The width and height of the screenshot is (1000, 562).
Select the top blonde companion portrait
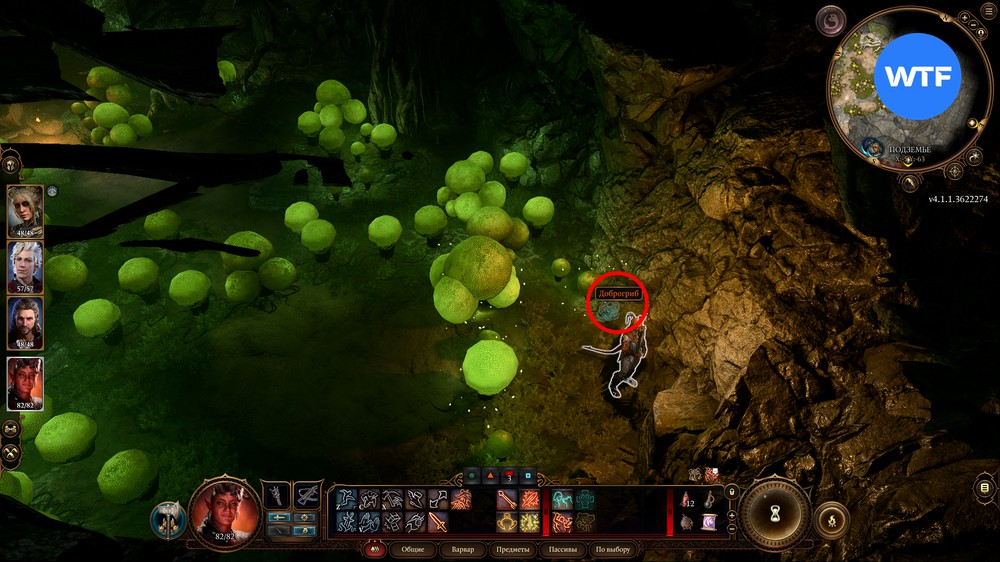[25, 209]
